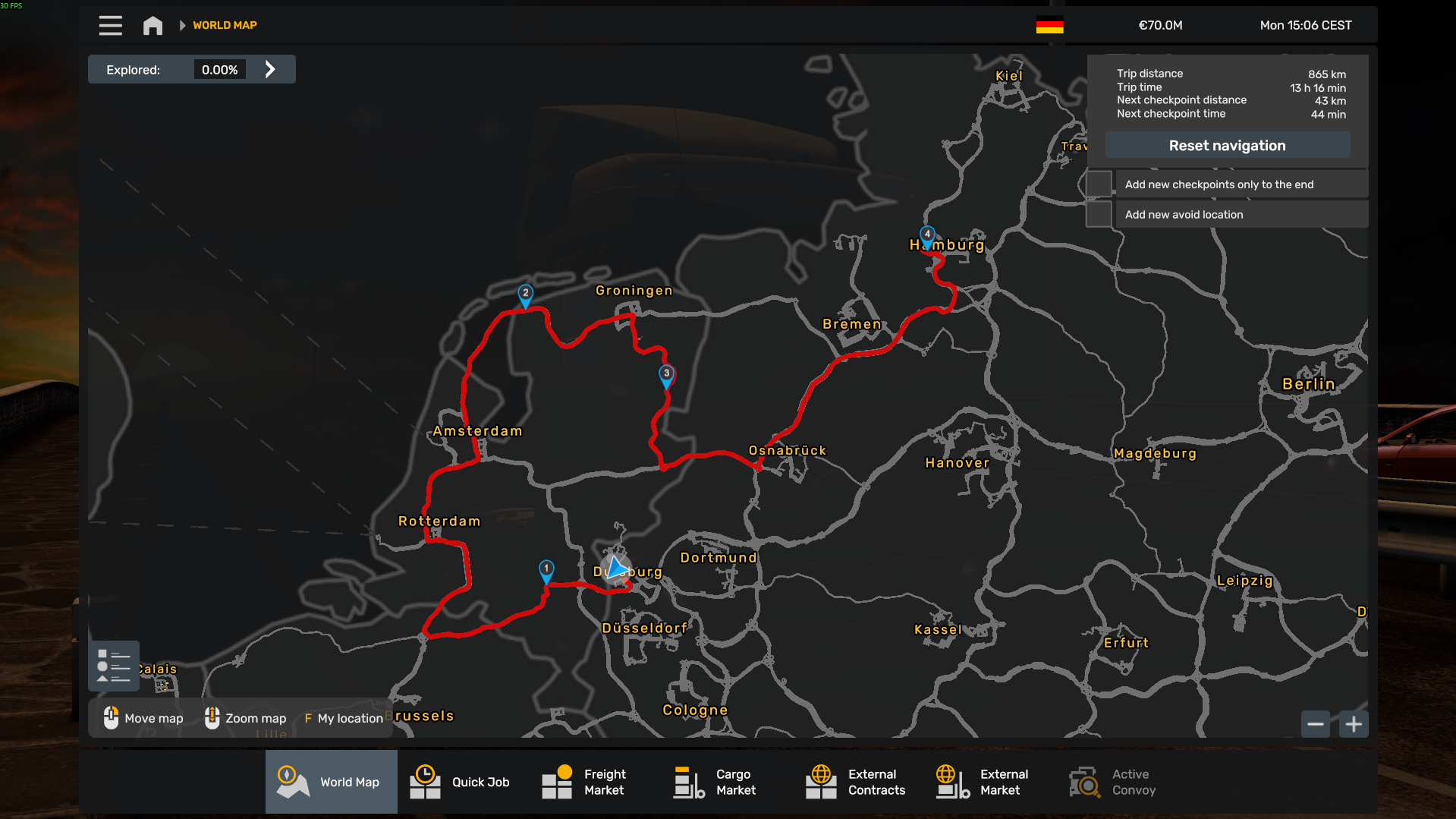Image resolution: width=1456 pixels, height=819 pixels.
Task: Select route checkpoint marker 1
Action: pos(546,569)
